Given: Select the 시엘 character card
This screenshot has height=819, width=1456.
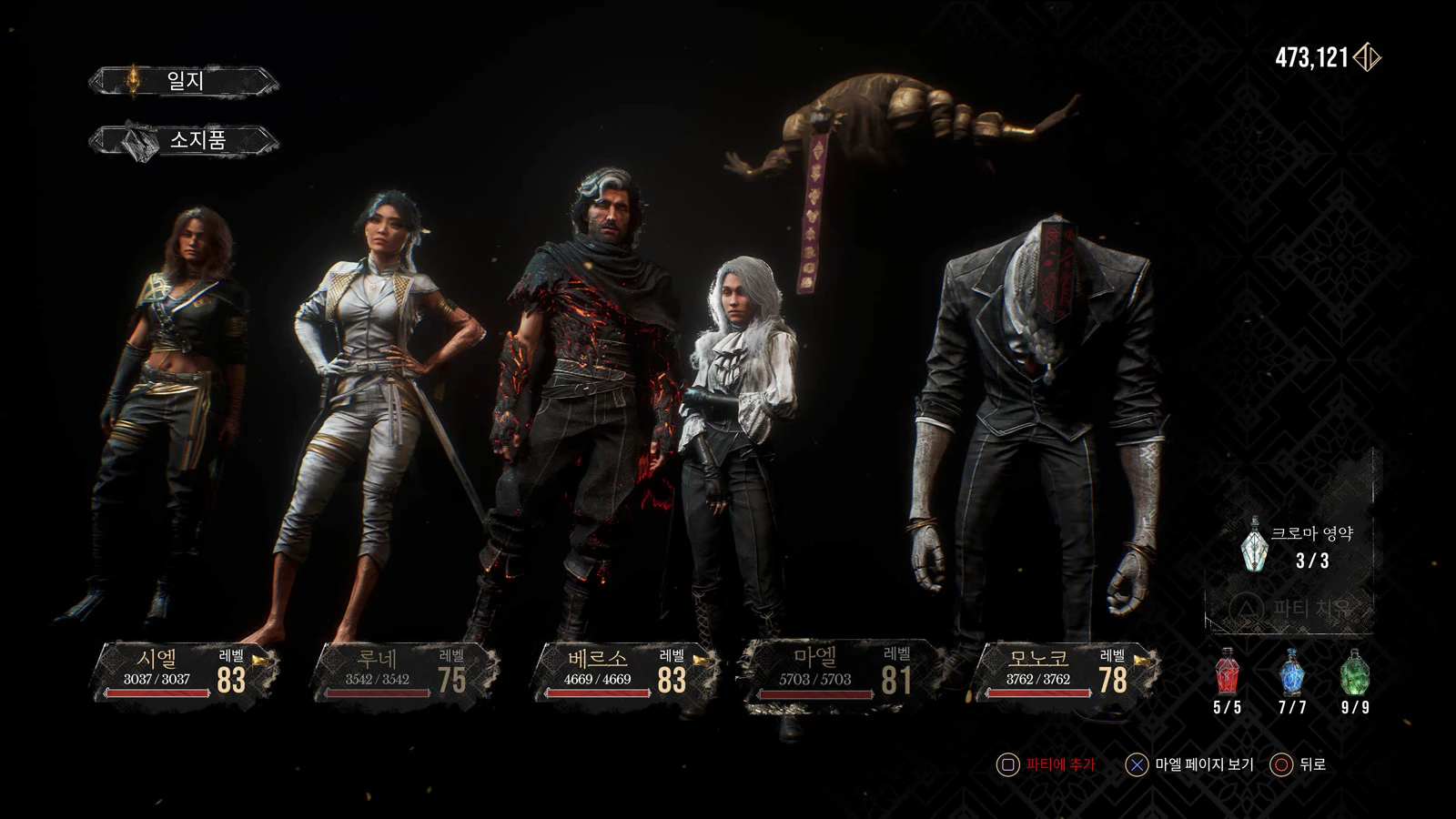Looking at the screenshot, I should (184, 672).
